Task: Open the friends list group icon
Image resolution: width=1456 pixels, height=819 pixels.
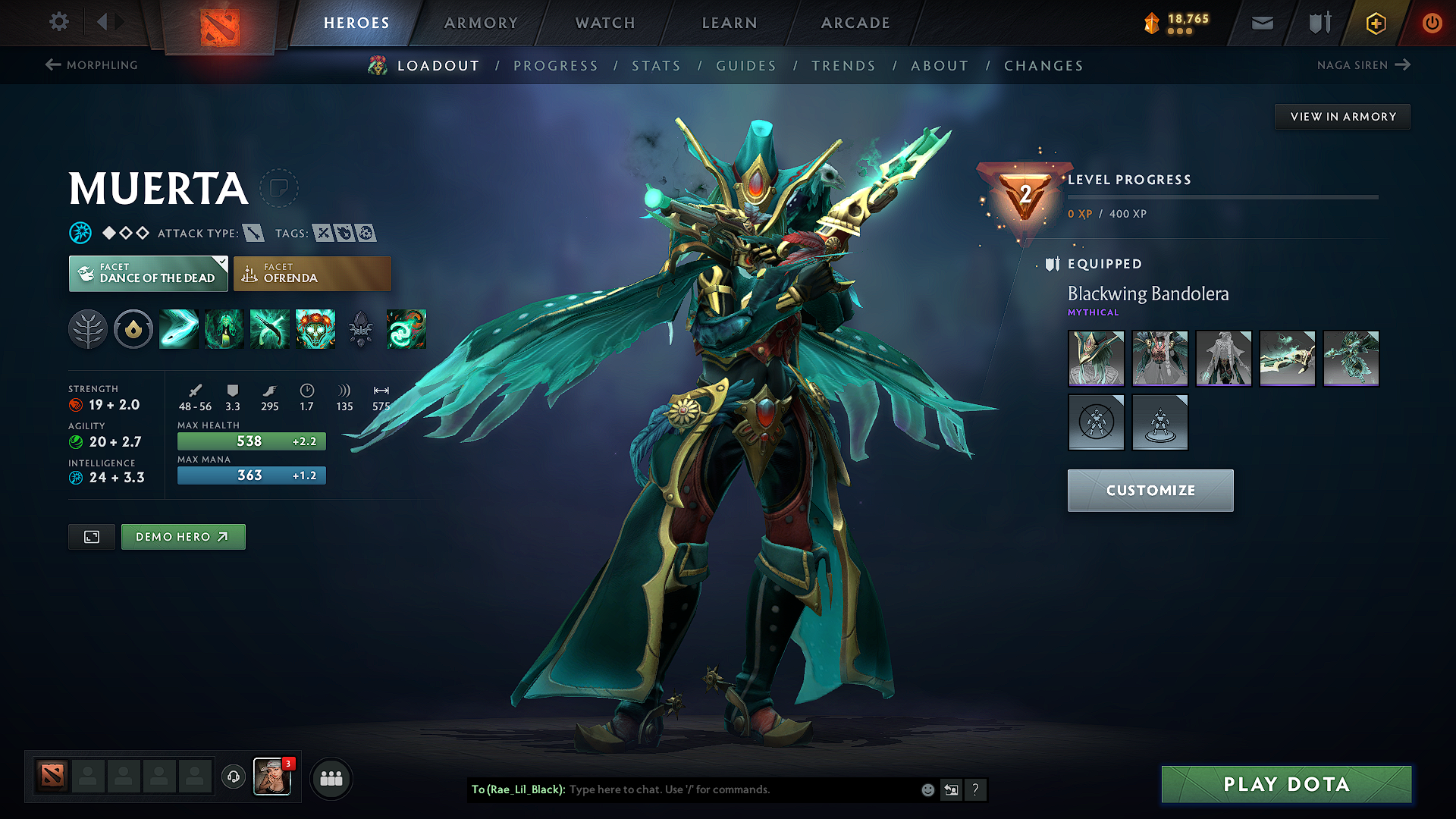Action: point(331,778)
